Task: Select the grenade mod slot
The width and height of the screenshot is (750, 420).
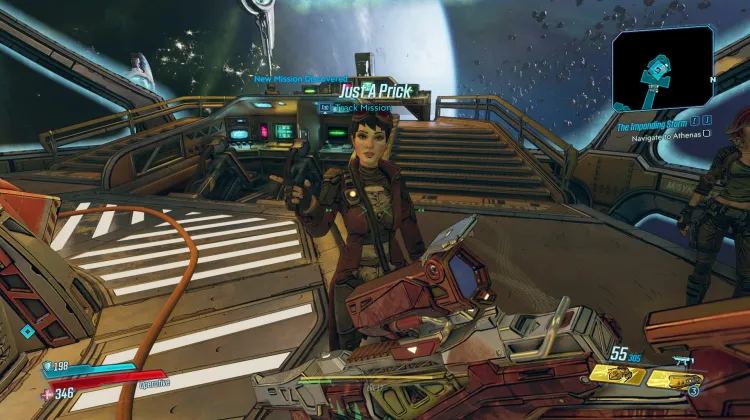Action: click(x=693, y=392)
